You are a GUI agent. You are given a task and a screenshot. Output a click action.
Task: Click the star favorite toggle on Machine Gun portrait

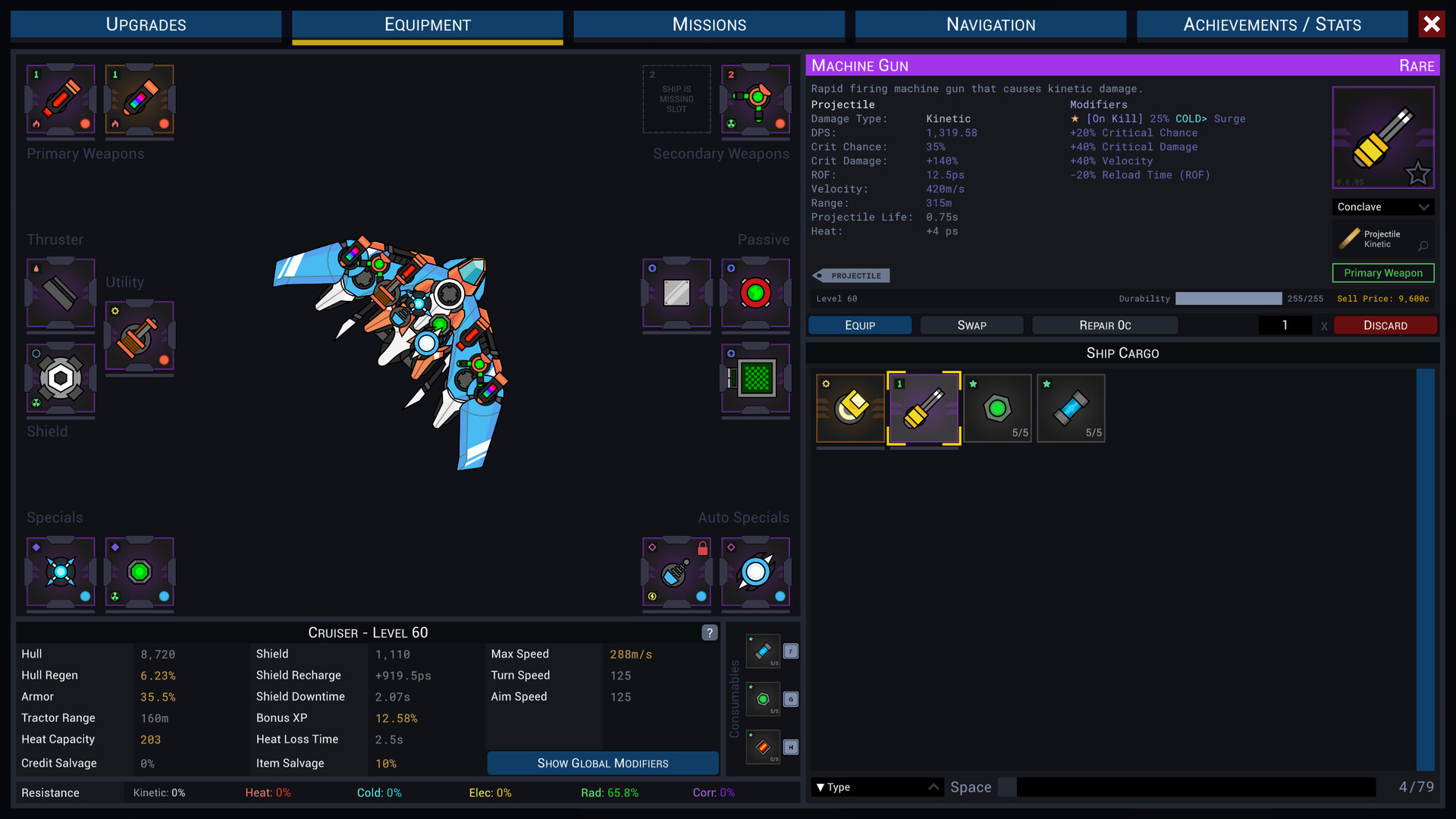coord(1417,174)
